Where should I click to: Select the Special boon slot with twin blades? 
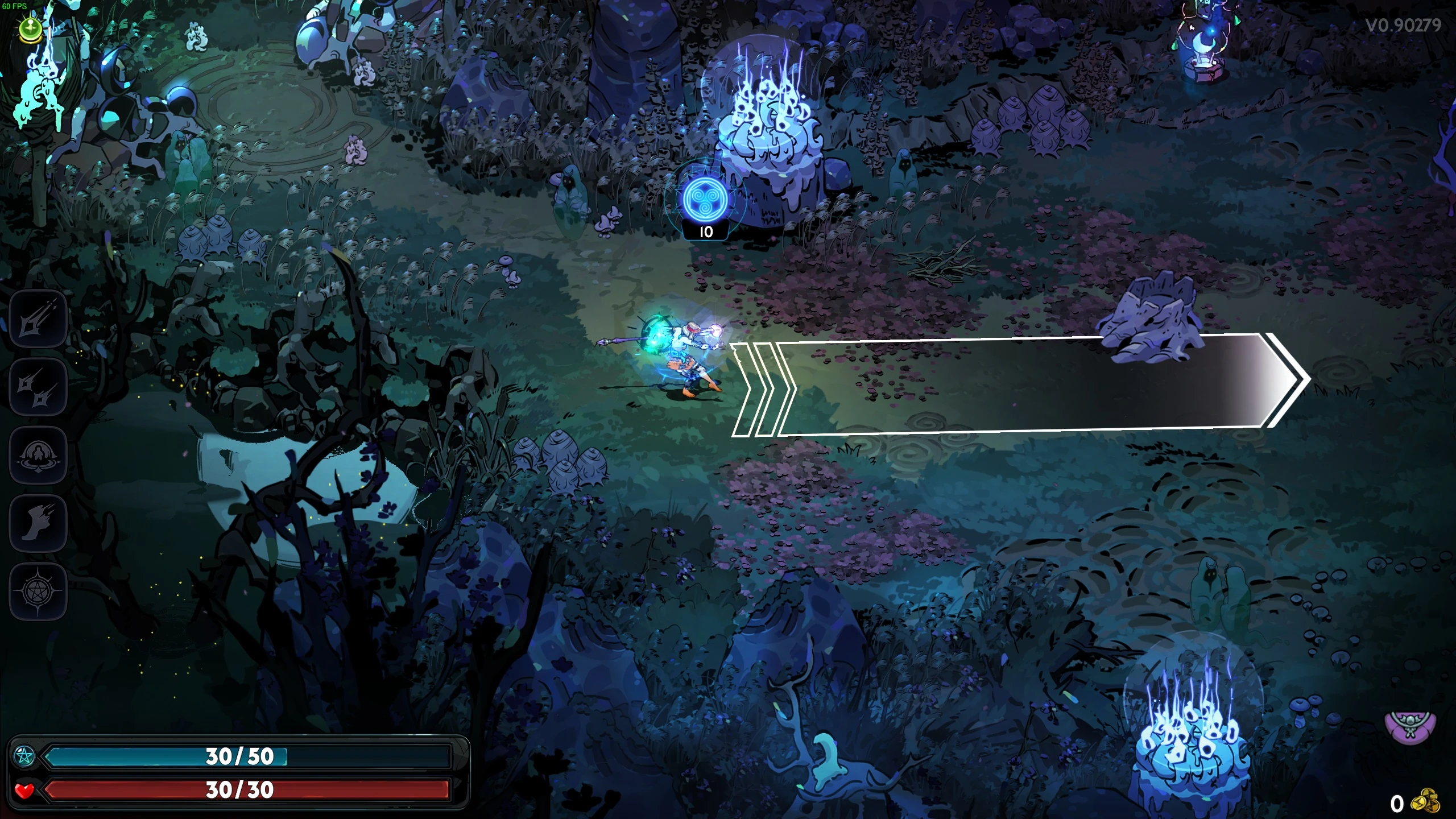tap(38, 387)
